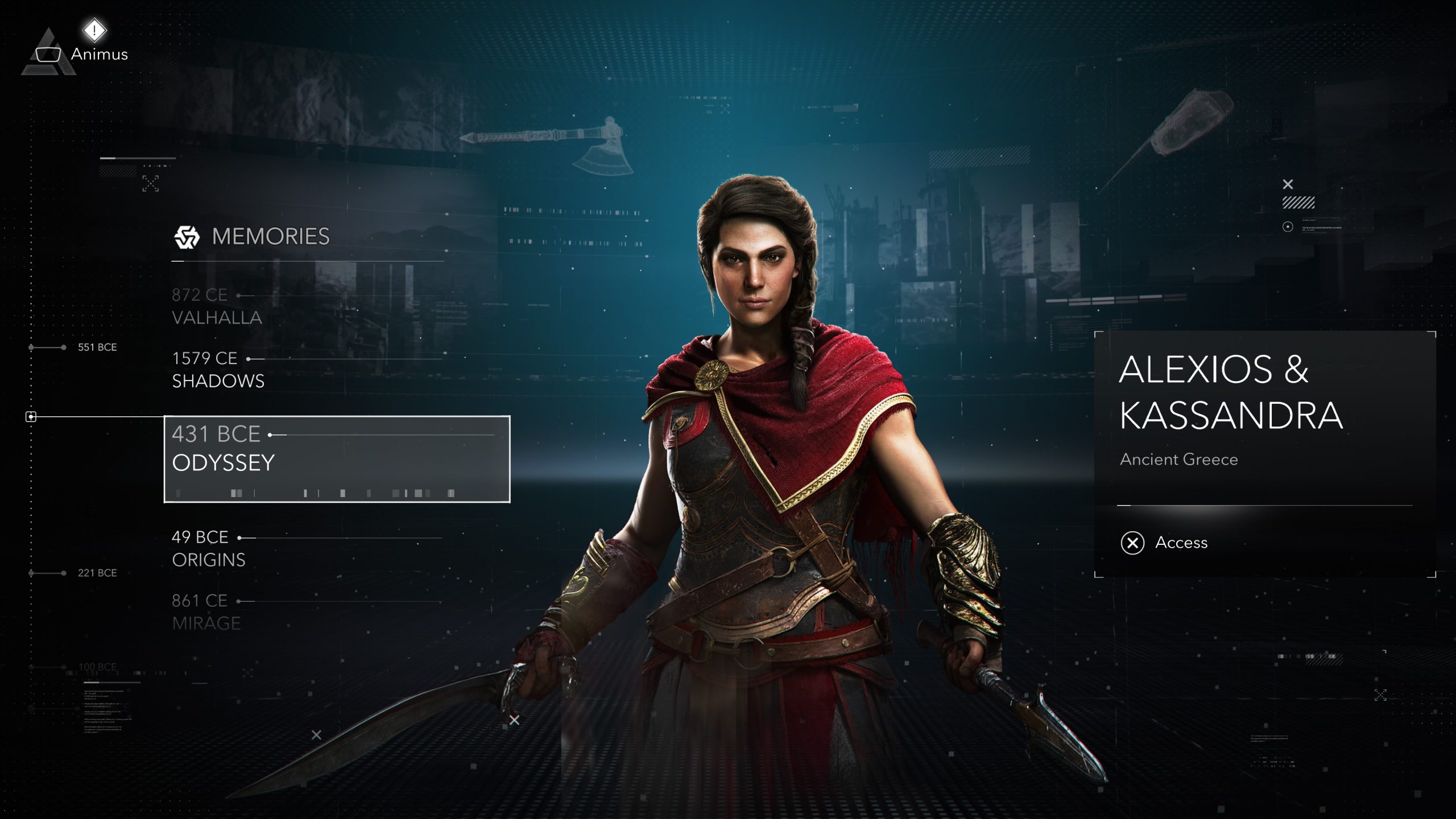
Task: Select the Valhalla 872 CE memory
Action: [217, 306]
